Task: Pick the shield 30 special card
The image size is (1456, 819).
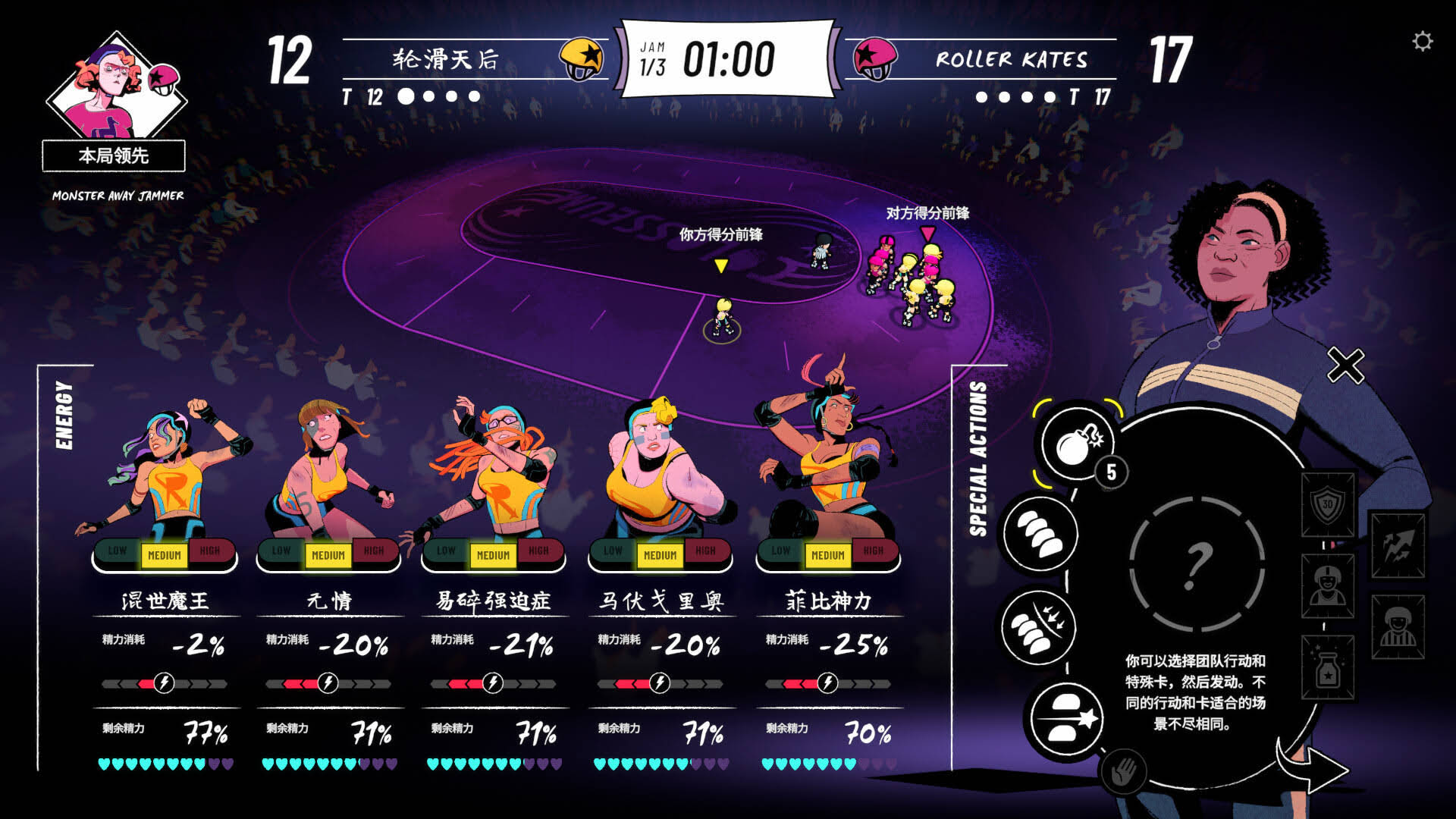Action: (x=1327, y=505)
